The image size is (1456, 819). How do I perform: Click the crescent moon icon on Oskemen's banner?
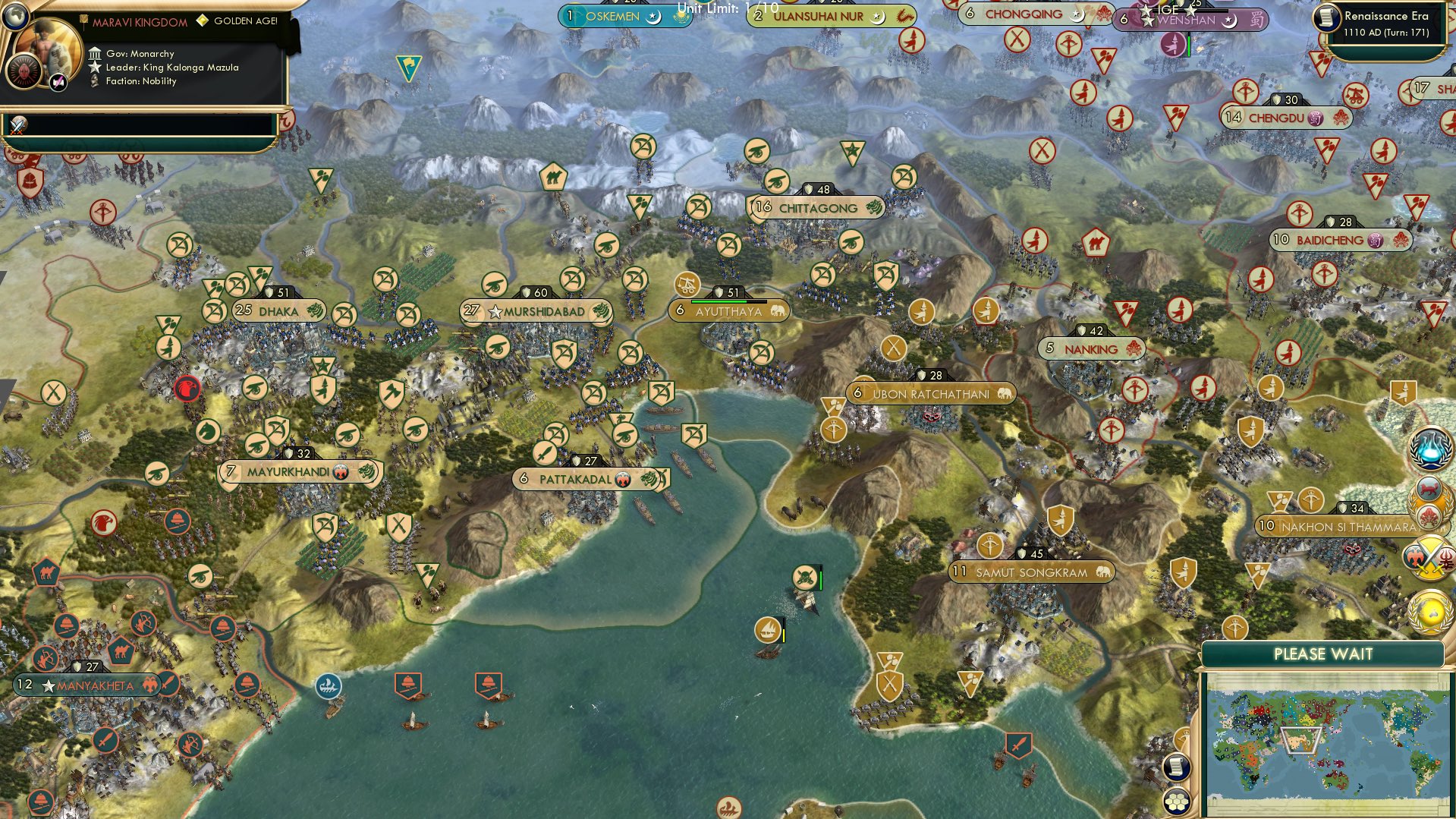pyautogui.click(x=653, y=17)
